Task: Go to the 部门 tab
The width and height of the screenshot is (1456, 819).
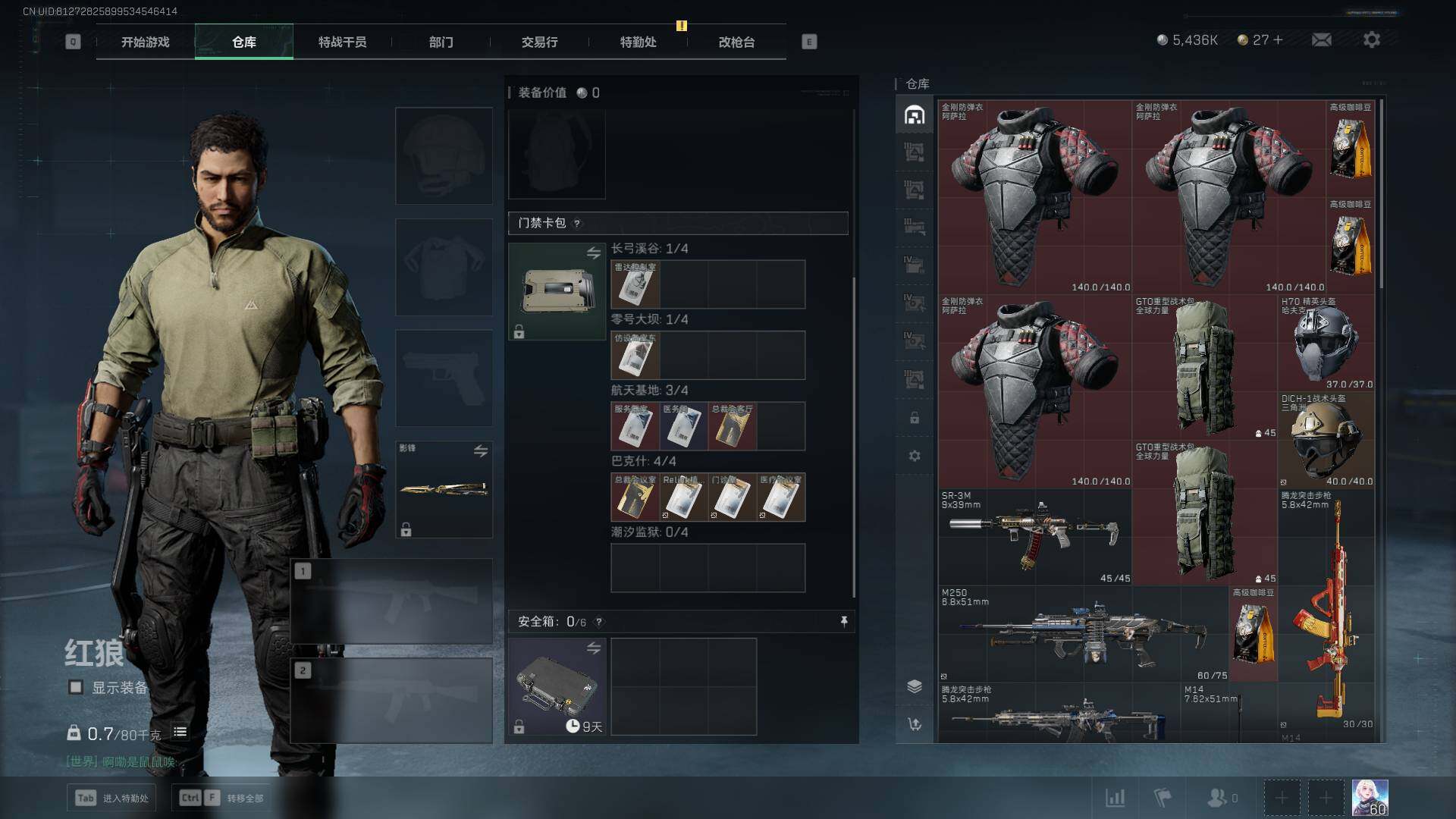Action: [x=441, y=42]
